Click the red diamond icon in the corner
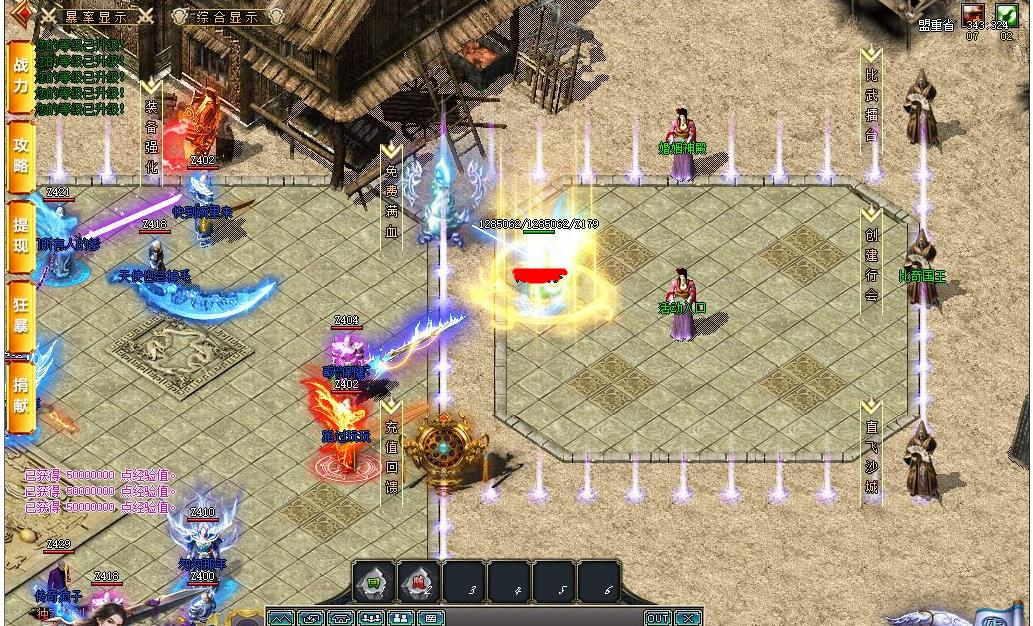Viewport: 1033px width, 626px height. [17, 13]
